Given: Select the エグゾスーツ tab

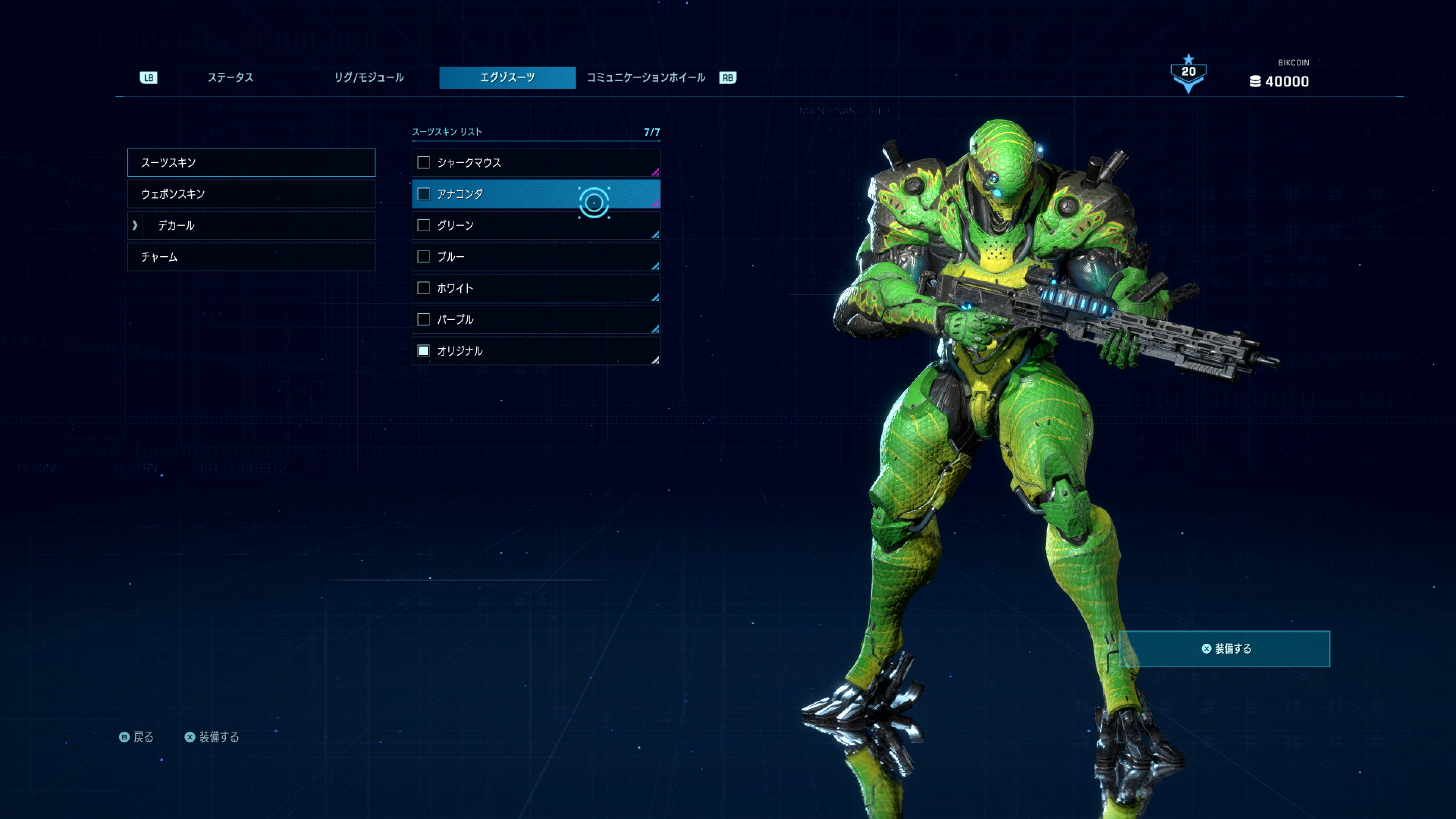Looking at the screenshot, I should [x=507, y=77].
